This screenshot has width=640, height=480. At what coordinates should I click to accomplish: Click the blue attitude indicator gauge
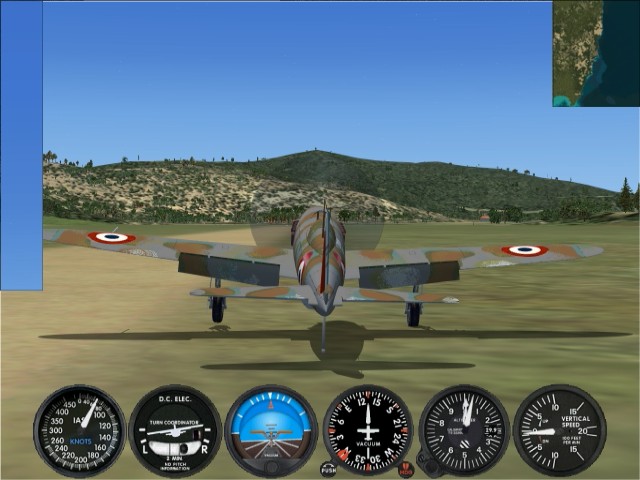click(x=271, y=430)
